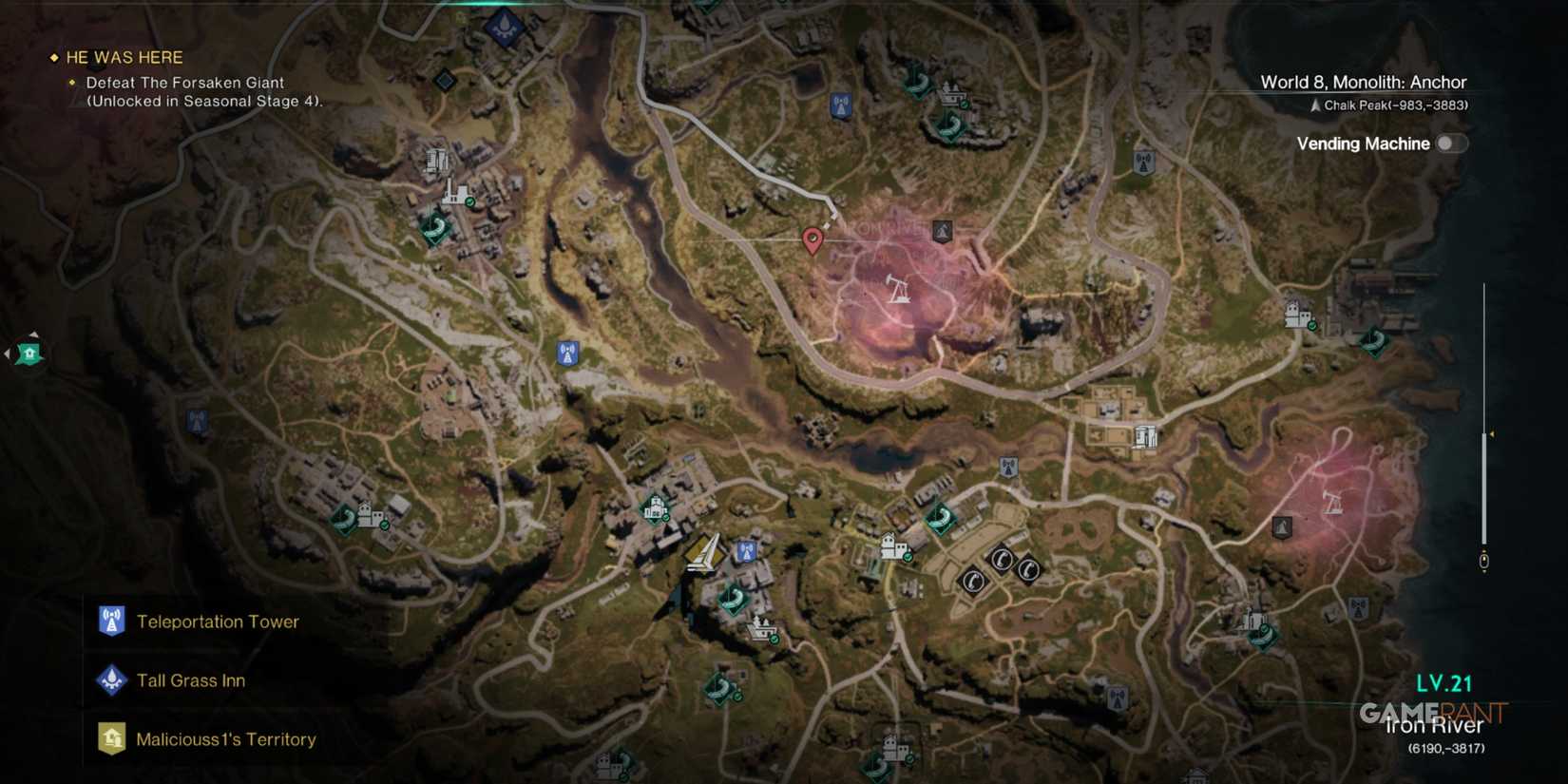Image resolution: width=1568 pixels, height=784 pixels.
Task: Open the Tall Grass Inn droplet icon at map top
Action: coord(503,27)
